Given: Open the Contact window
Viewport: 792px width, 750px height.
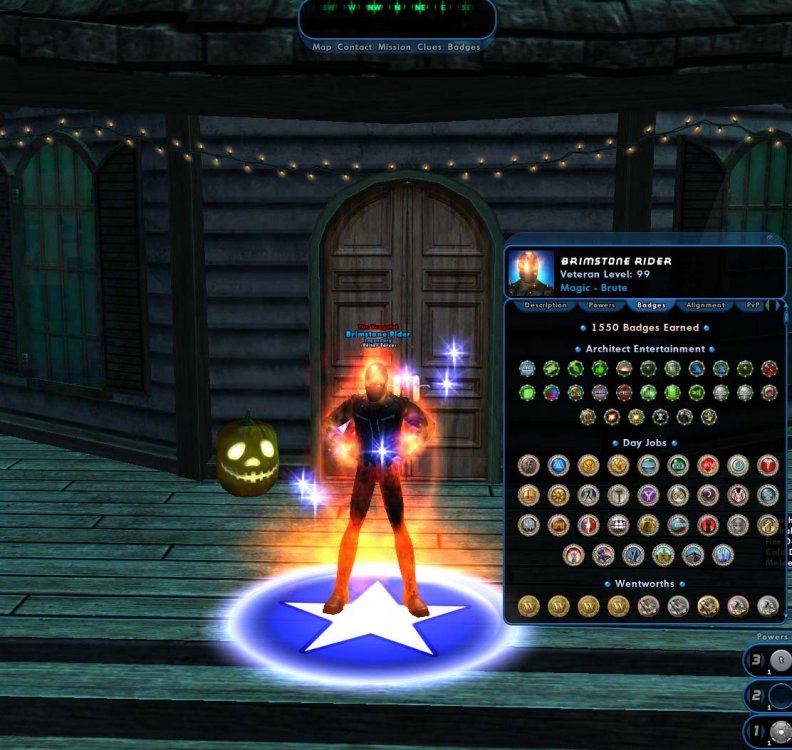Looking at the screenshot, I should pyautogui.click(x=354, y=47).
